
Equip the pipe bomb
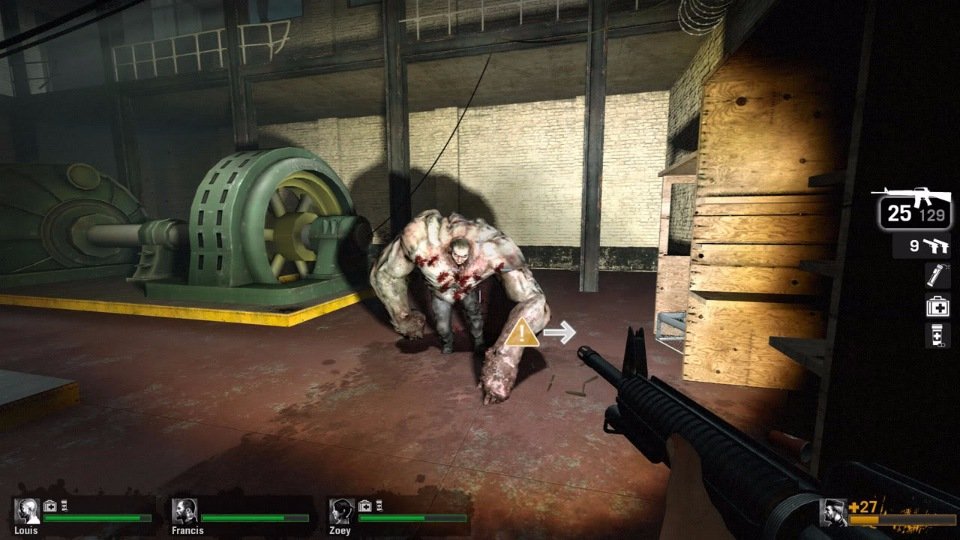937,277
